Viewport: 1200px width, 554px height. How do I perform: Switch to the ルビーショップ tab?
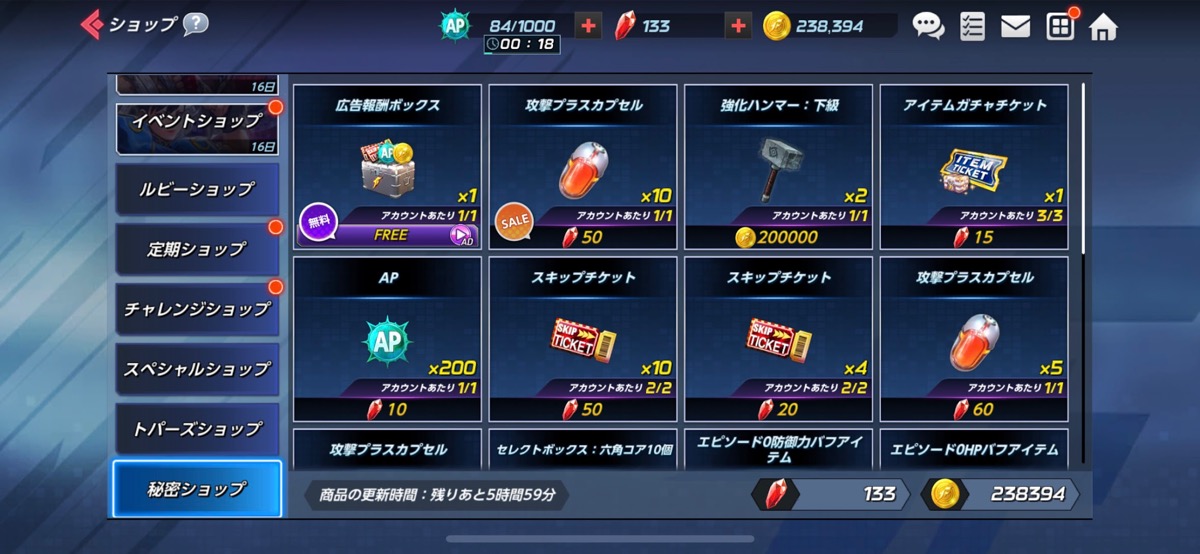tap(197, 189)
